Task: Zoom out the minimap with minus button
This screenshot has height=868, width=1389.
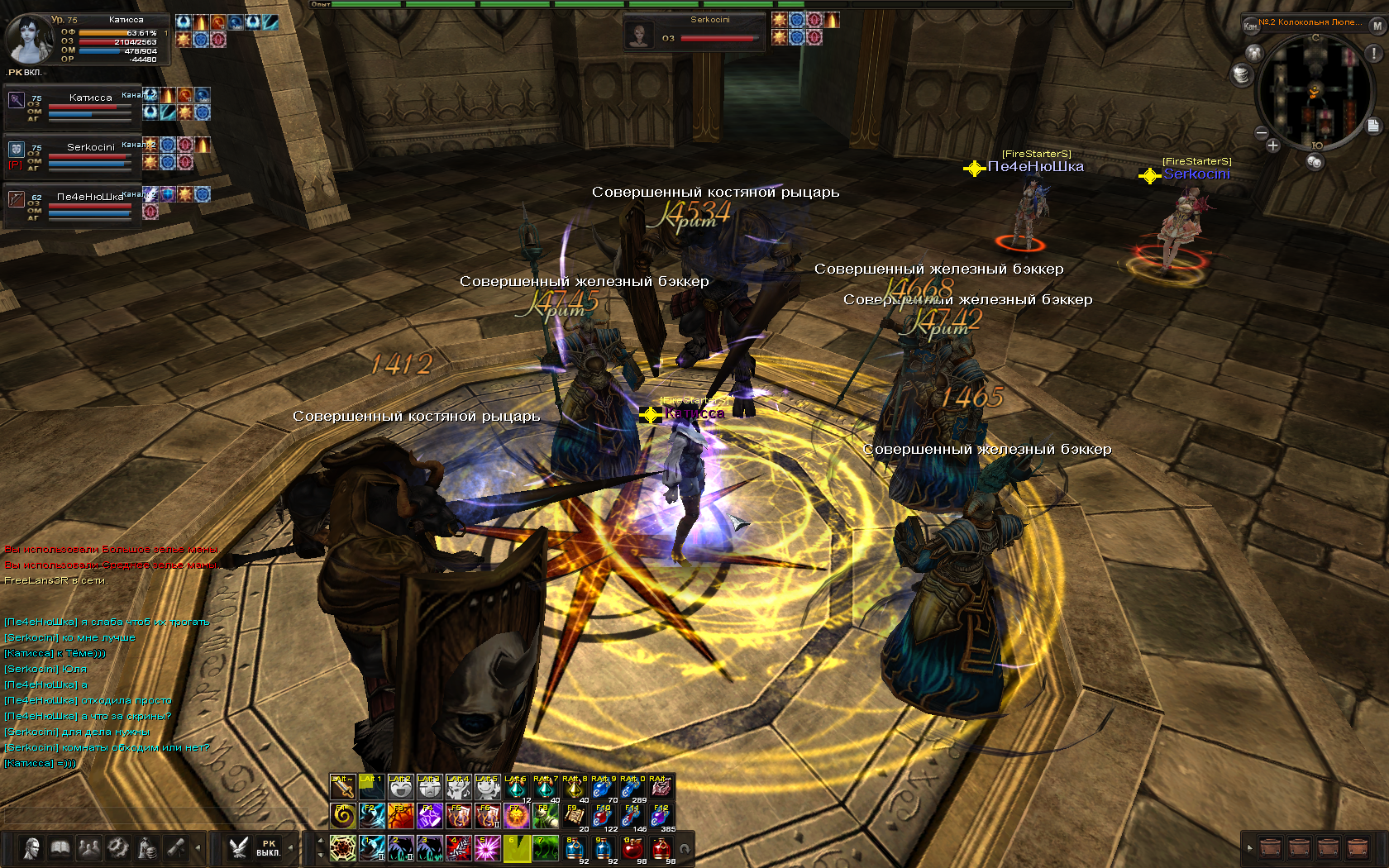Action: point(1262,132)
